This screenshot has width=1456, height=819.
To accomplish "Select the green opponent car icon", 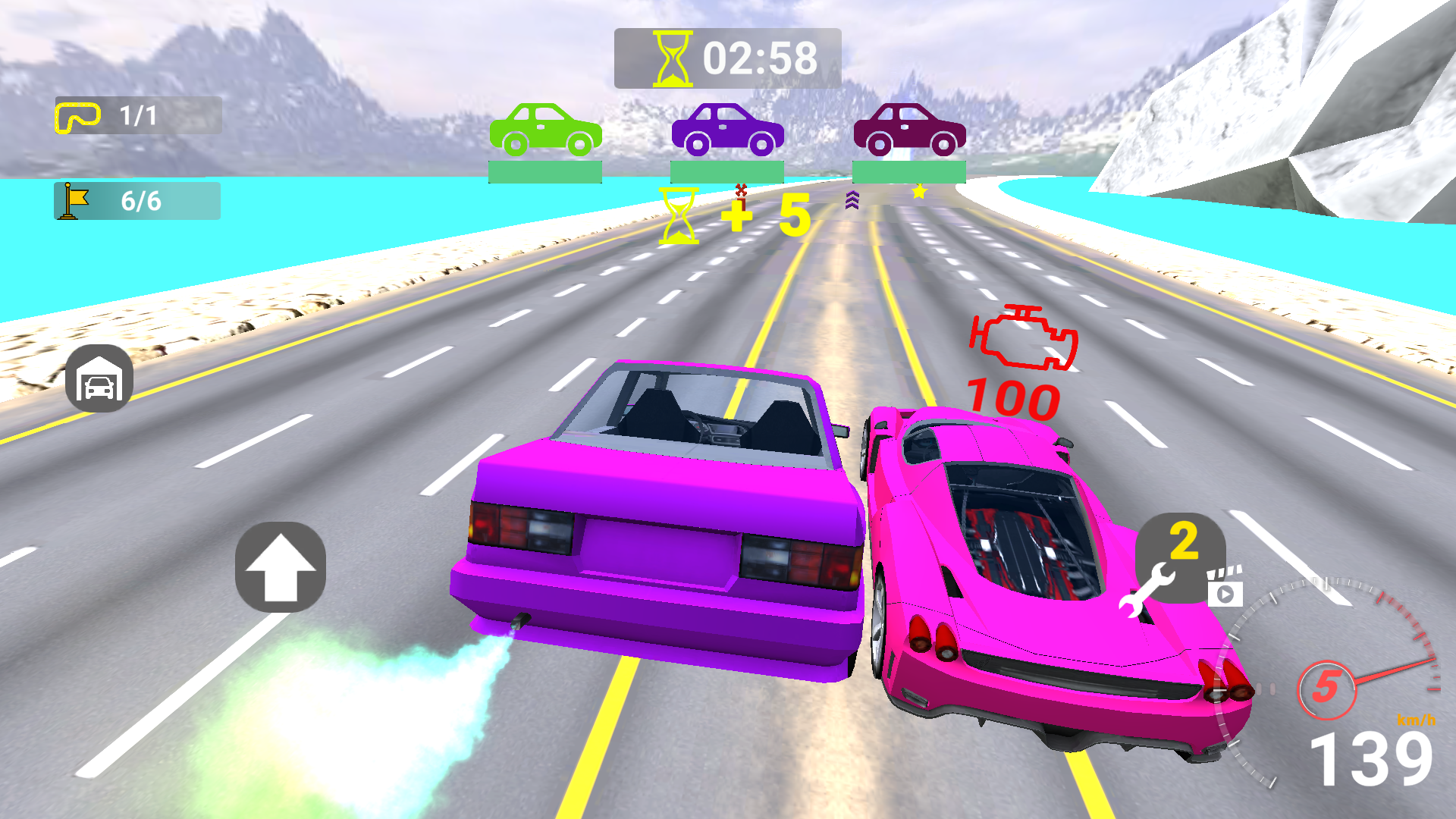I will [x=545, y=129].
